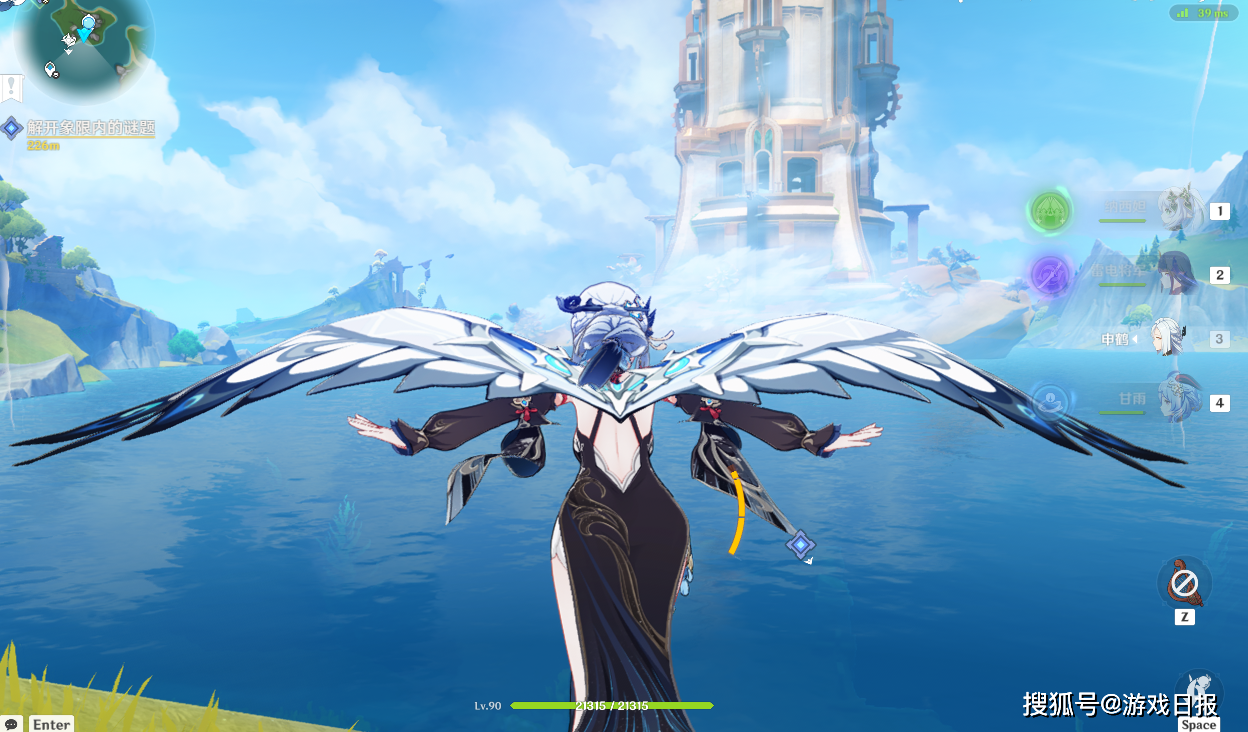
Task: Use the lyre gadget icon
Action: pos(1184,582)
